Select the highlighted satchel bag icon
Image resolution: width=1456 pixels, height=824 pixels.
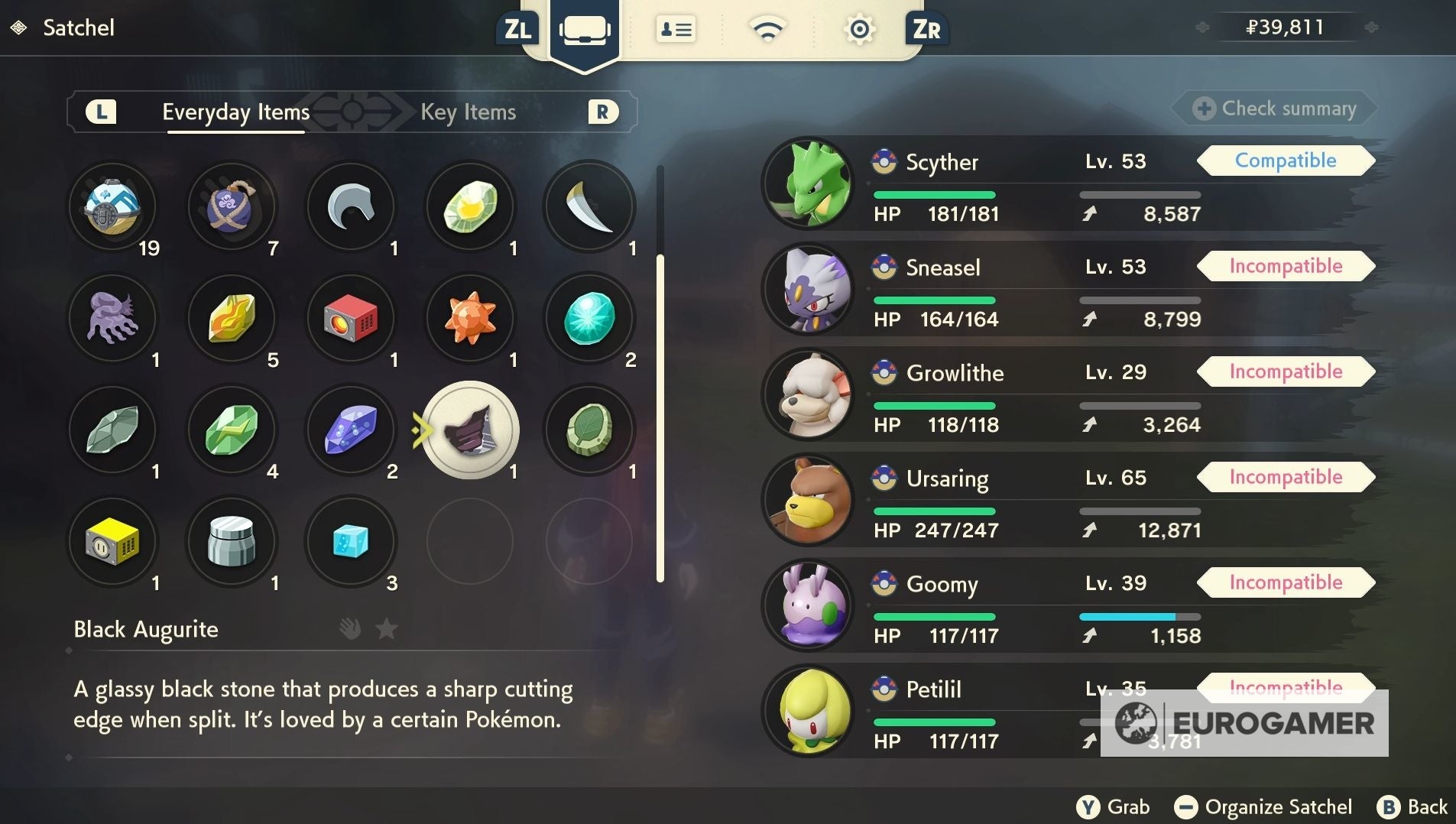click(585, 31)
